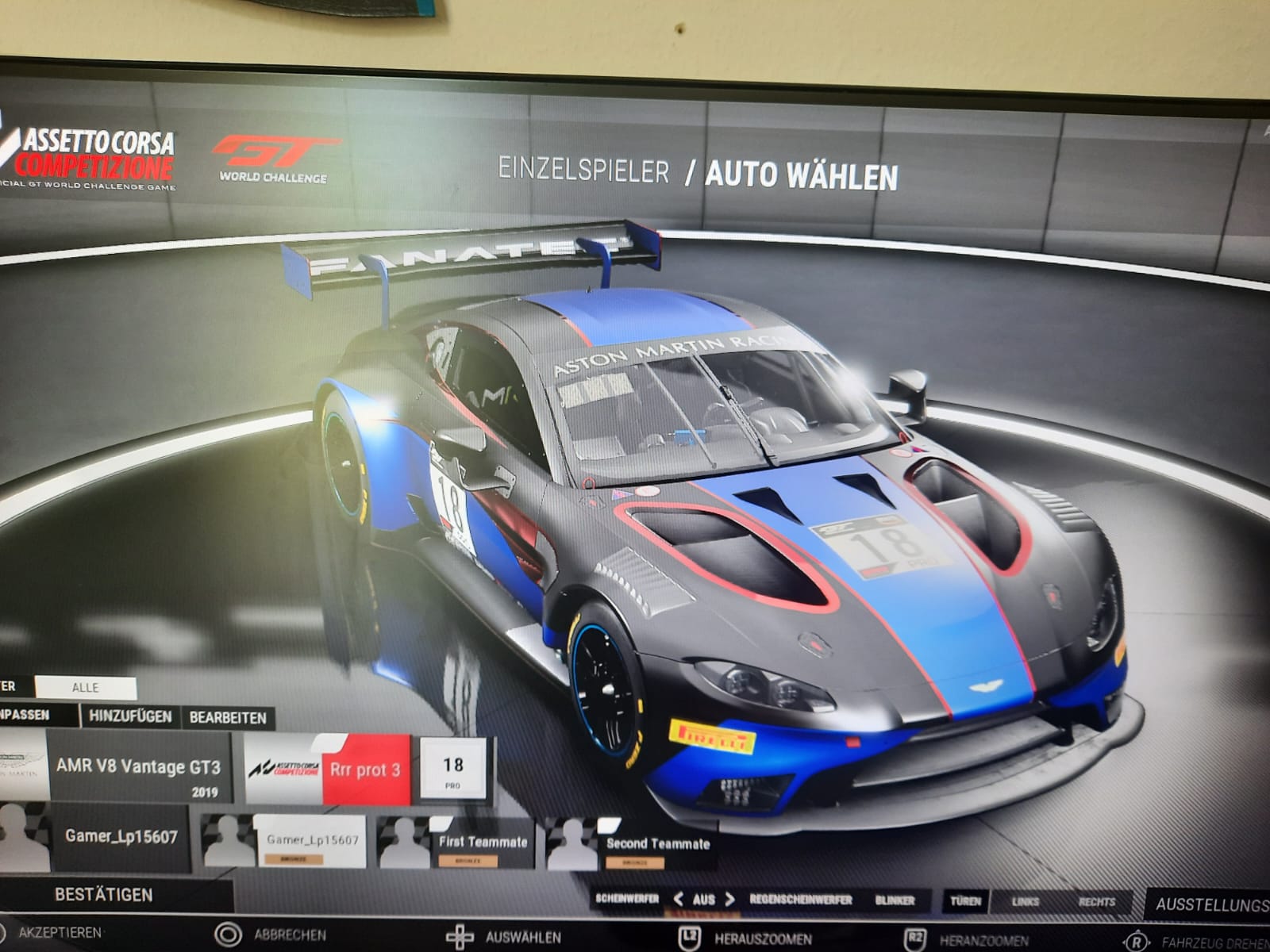Activate the Ausstellungs showroom button

1210,904
